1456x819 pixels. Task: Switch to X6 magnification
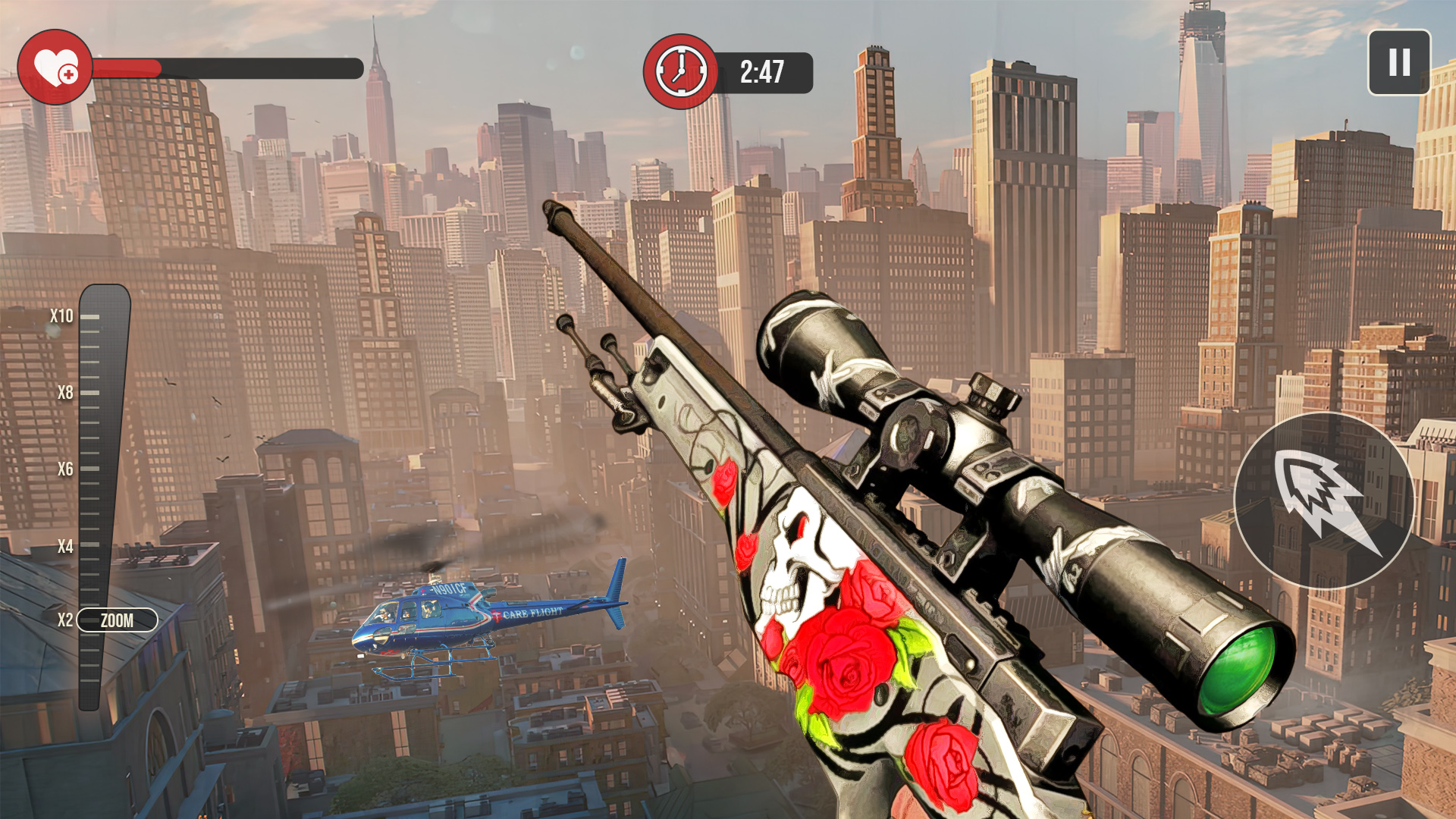click(64, 469)
